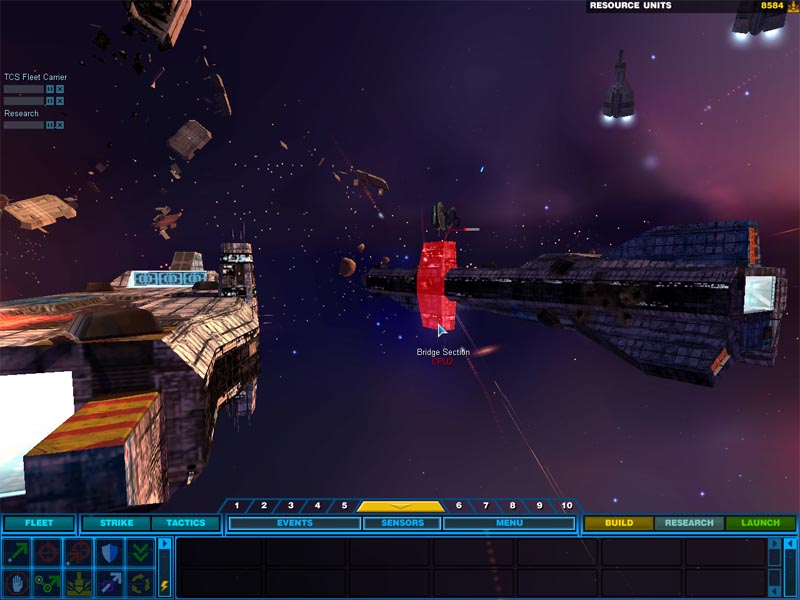The height and width of the screenshot is (600, 800).
Task: Collapse the yellow taskbar toggle tab
Action: coord(401,506)
